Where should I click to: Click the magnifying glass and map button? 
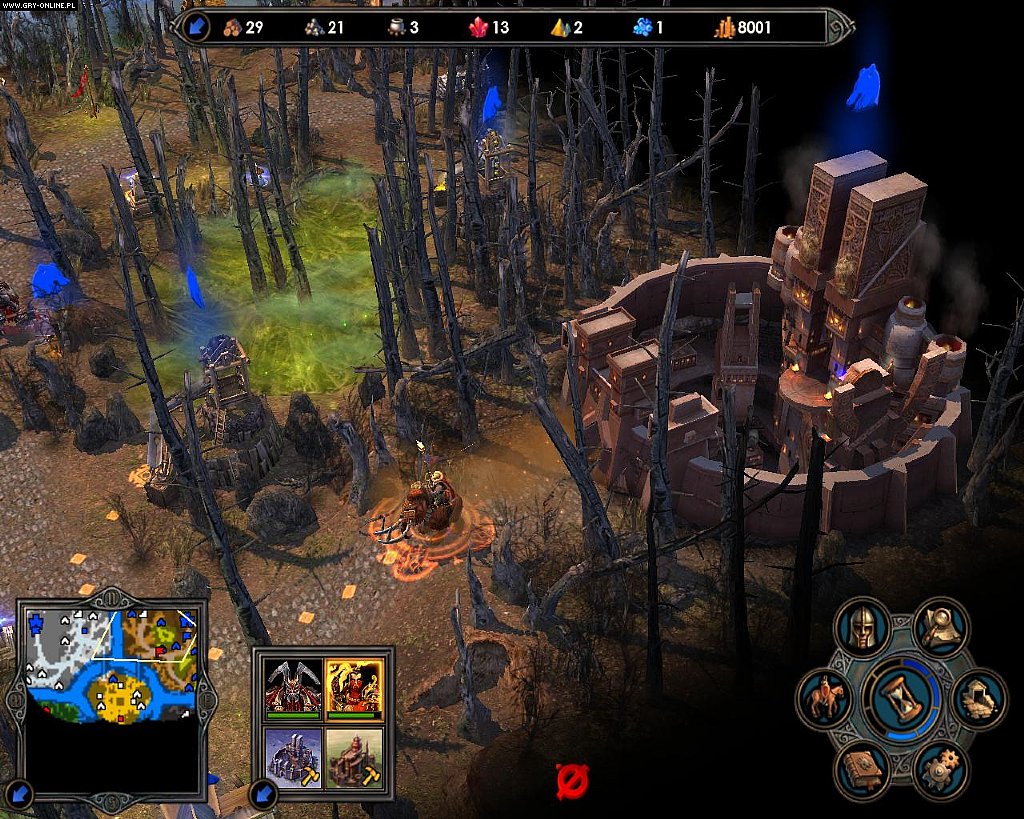pos(940,627)
